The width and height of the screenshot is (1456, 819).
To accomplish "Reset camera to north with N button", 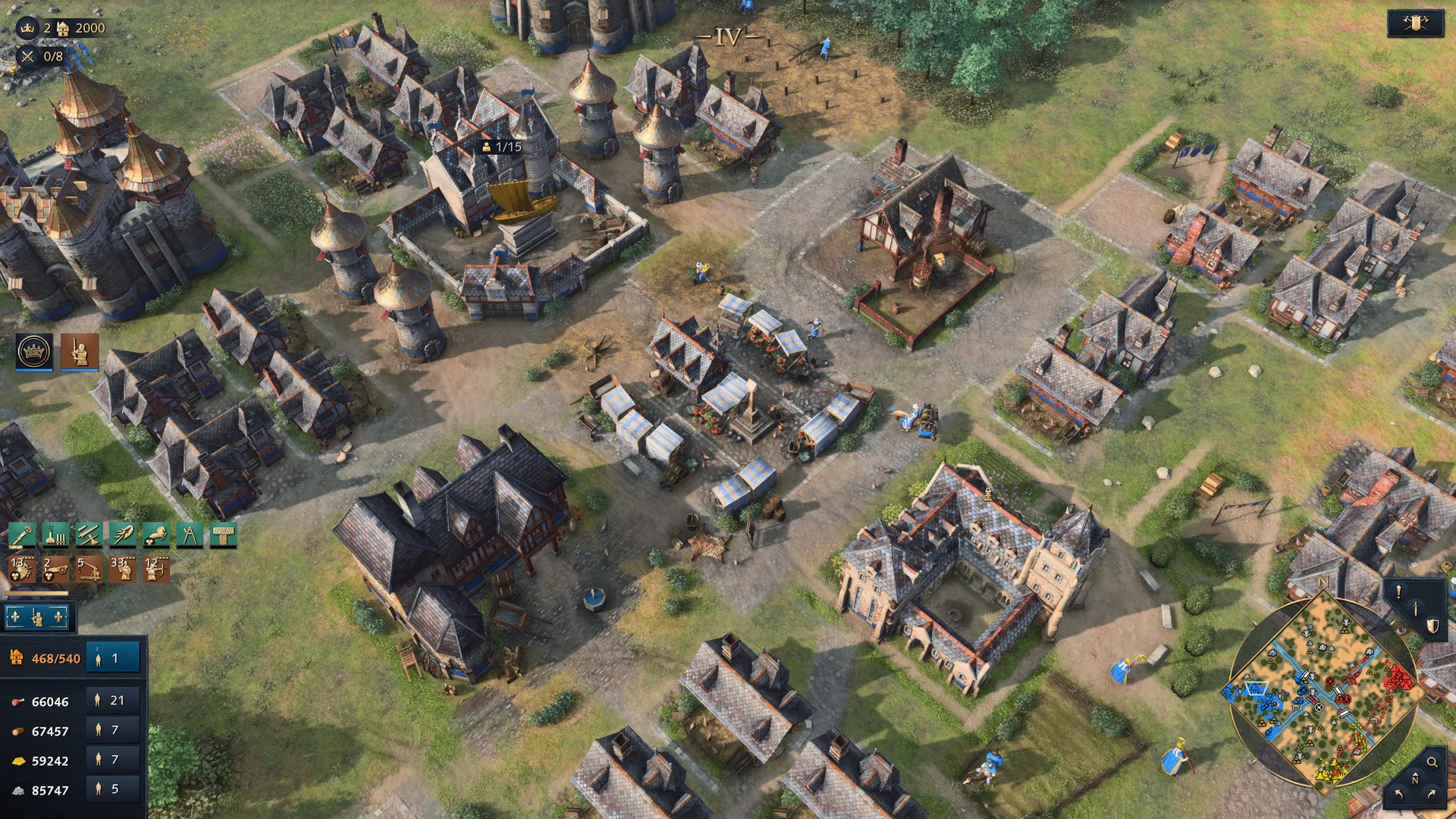I will tap(1415, 780).
